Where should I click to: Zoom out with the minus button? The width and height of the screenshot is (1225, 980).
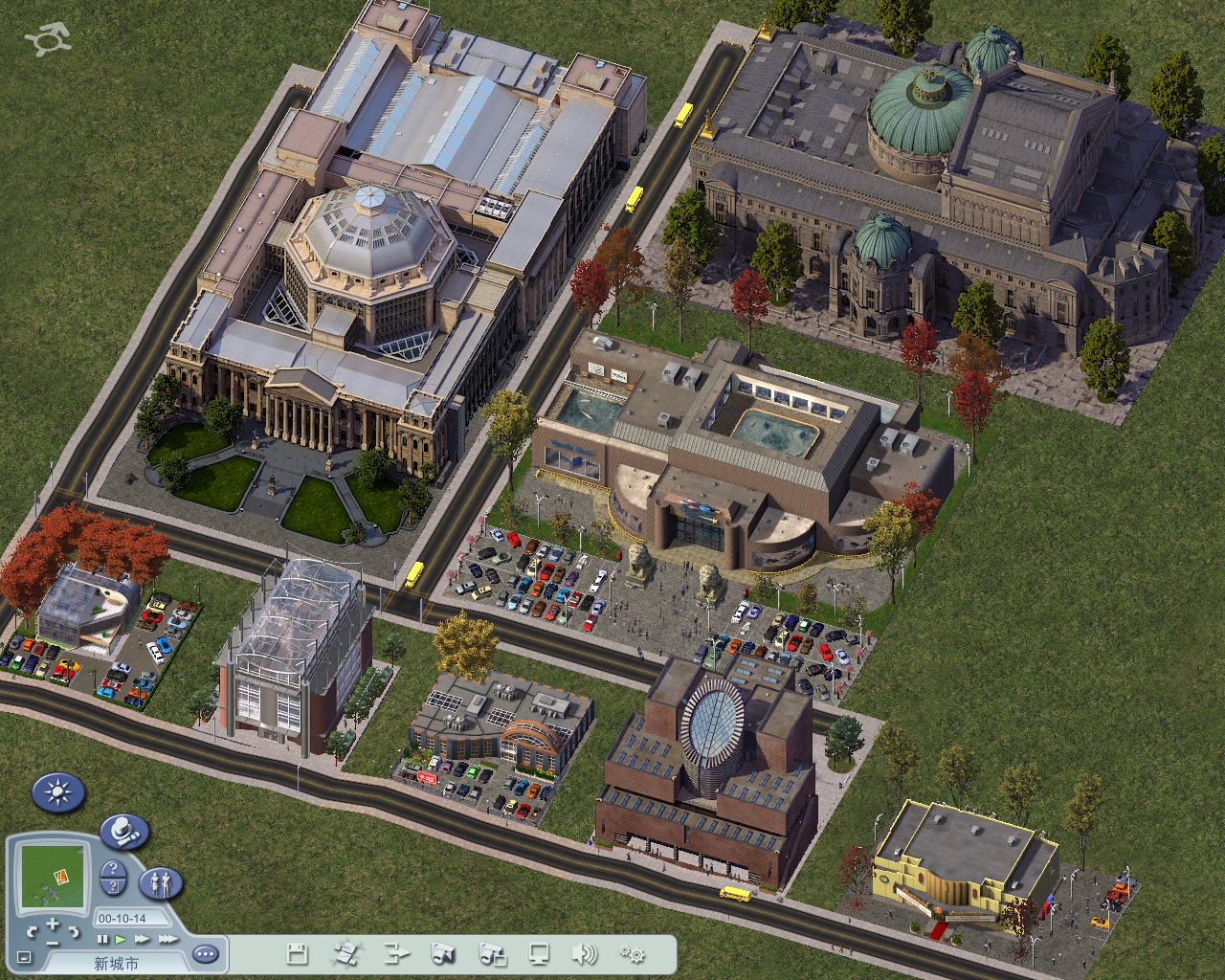pyautogui.click(x=53, y=943)
